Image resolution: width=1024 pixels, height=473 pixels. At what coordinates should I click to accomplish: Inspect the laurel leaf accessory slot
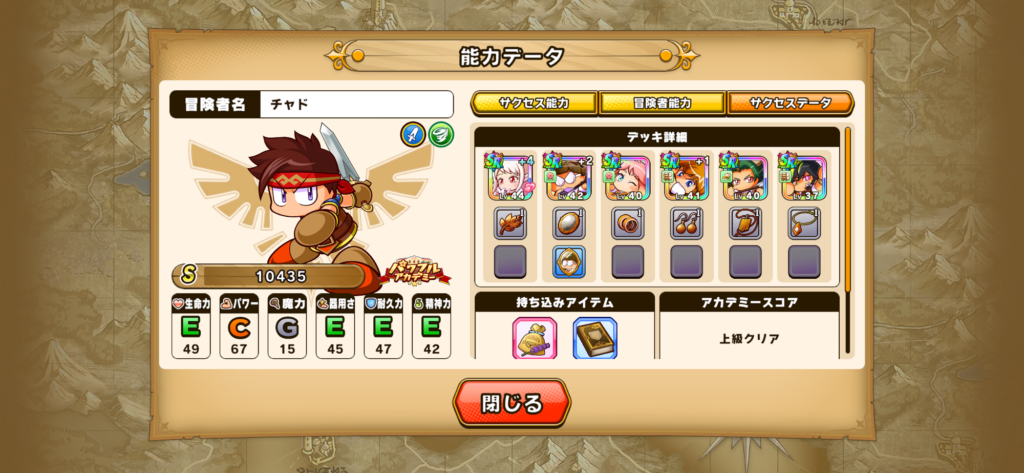pos(510,222)
